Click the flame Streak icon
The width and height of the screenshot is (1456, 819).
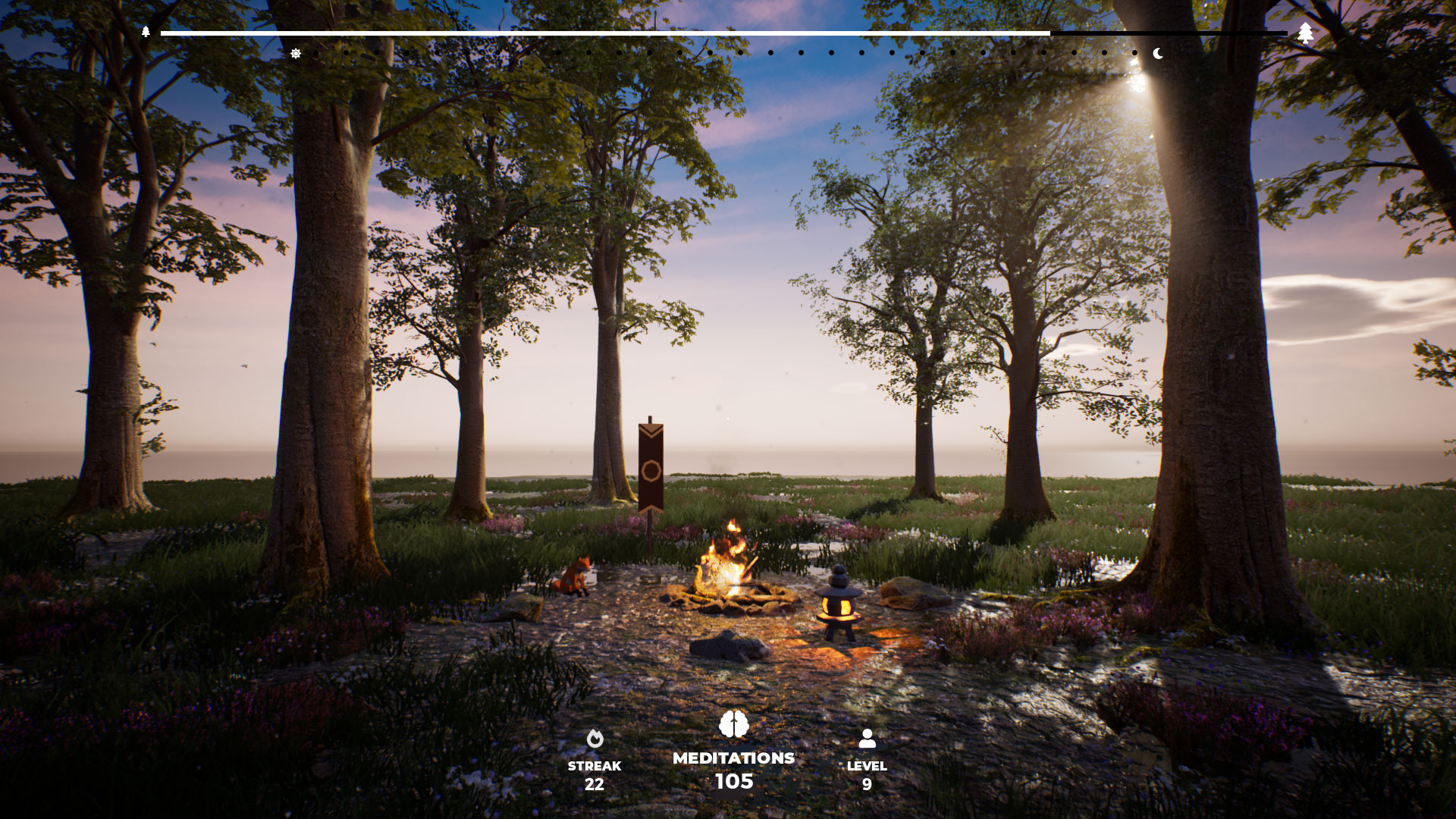click(595, 739)
